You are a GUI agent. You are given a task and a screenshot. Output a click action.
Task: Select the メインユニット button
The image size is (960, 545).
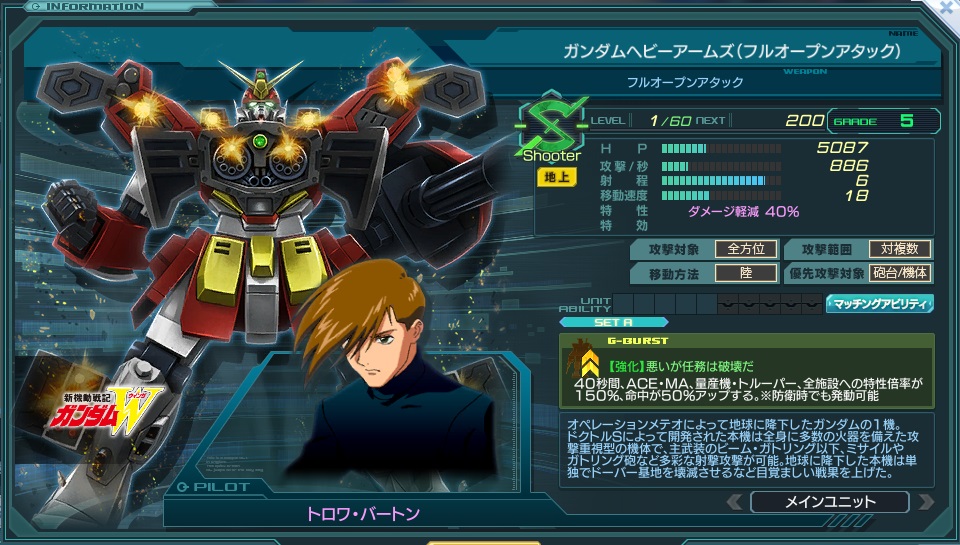(x=830, y=502)
